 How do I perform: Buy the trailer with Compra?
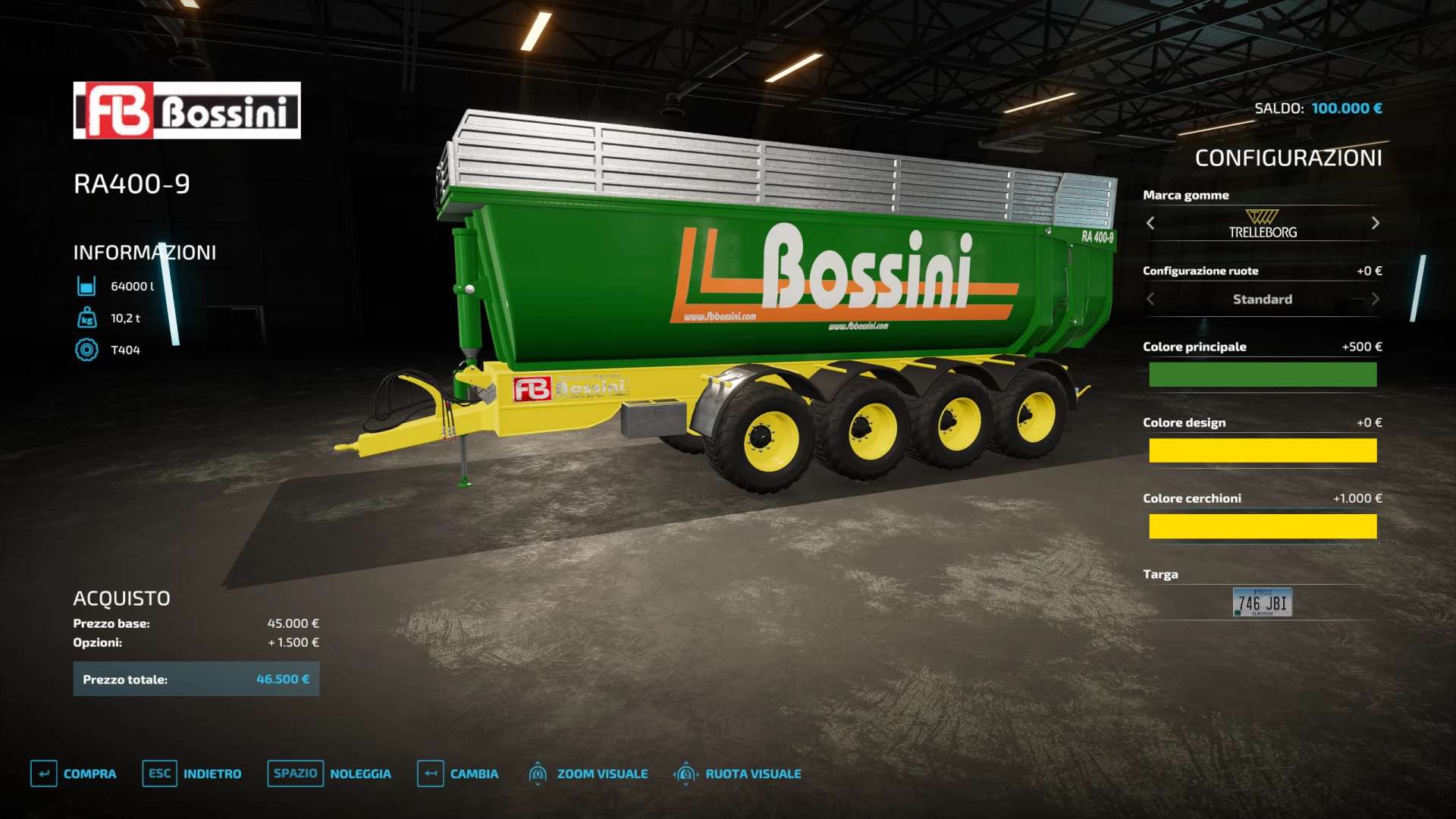point(74,773)
